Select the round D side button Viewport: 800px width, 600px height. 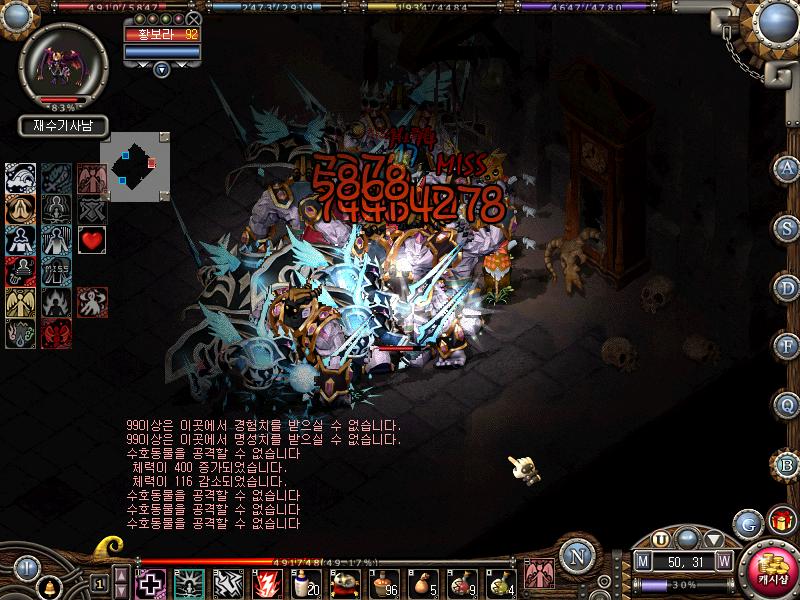788,286
